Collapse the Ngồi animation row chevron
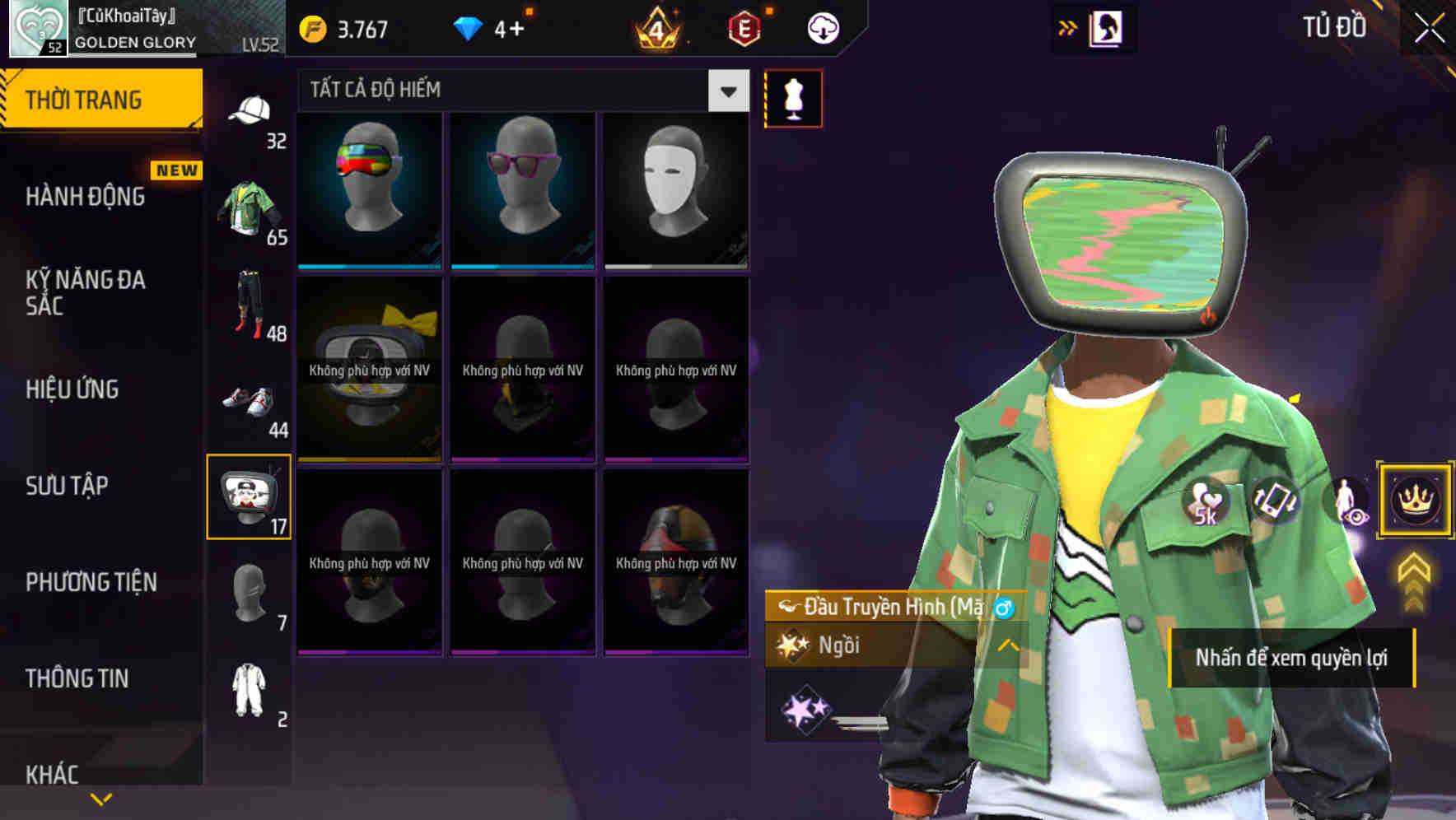 (x=1006, y=645)
